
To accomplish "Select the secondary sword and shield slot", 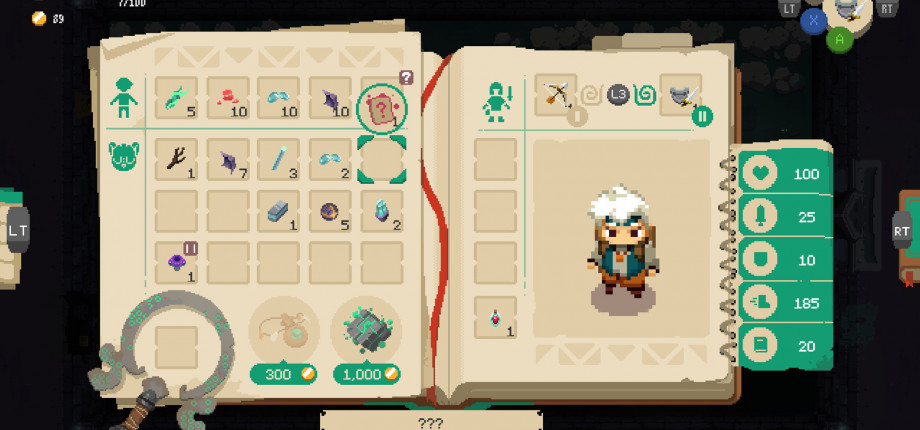I will (681, 95).
